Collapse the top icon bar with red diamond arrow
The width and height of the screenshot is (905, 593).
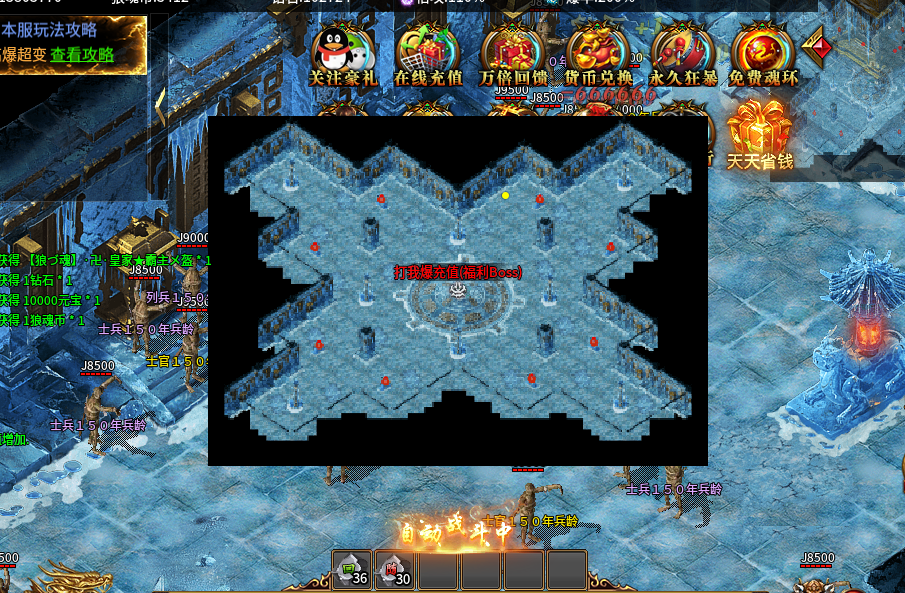click(816, 47)
